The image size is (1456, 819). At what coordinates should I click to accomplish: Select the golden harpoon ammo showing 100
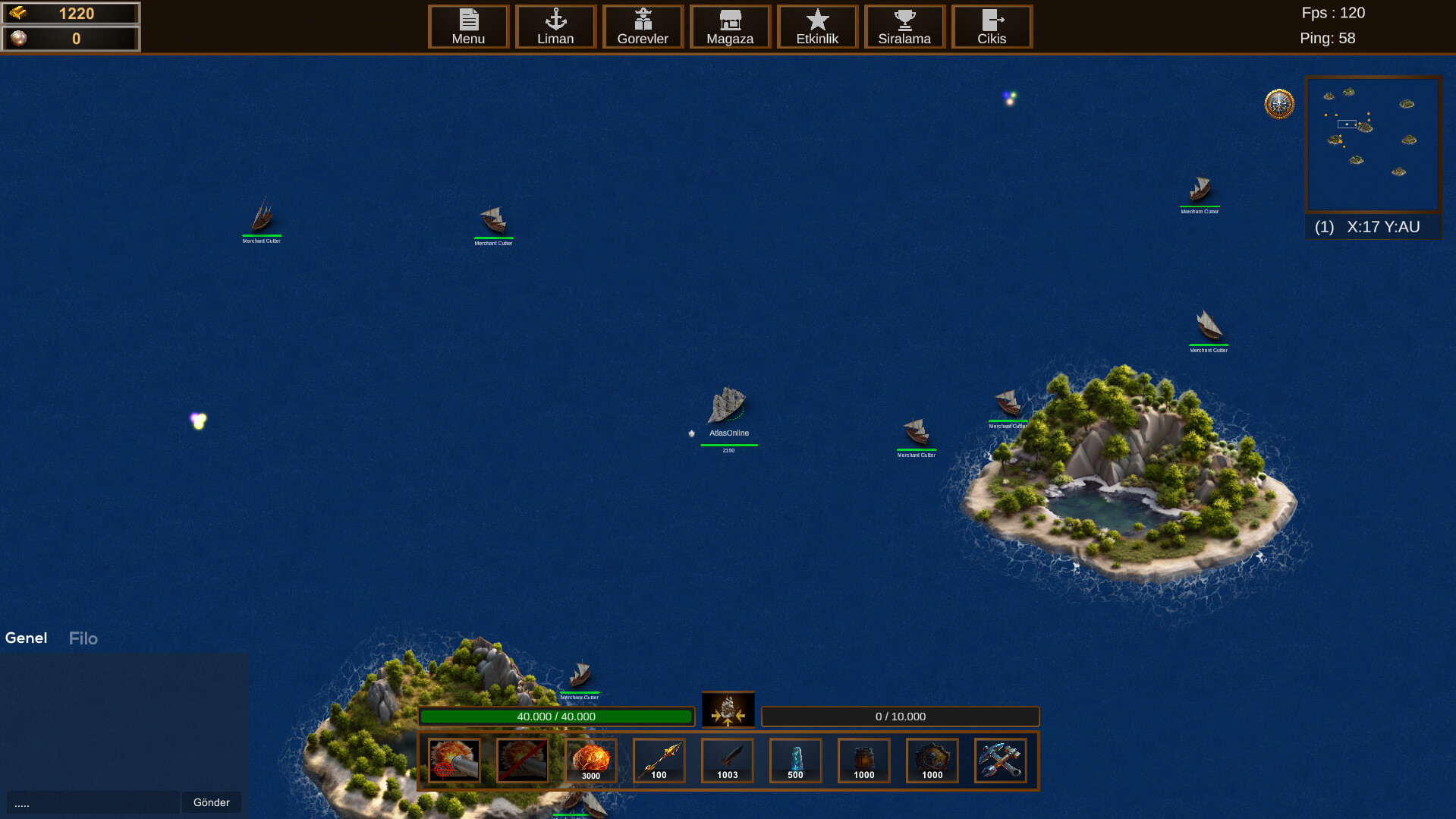pos(659,761)
